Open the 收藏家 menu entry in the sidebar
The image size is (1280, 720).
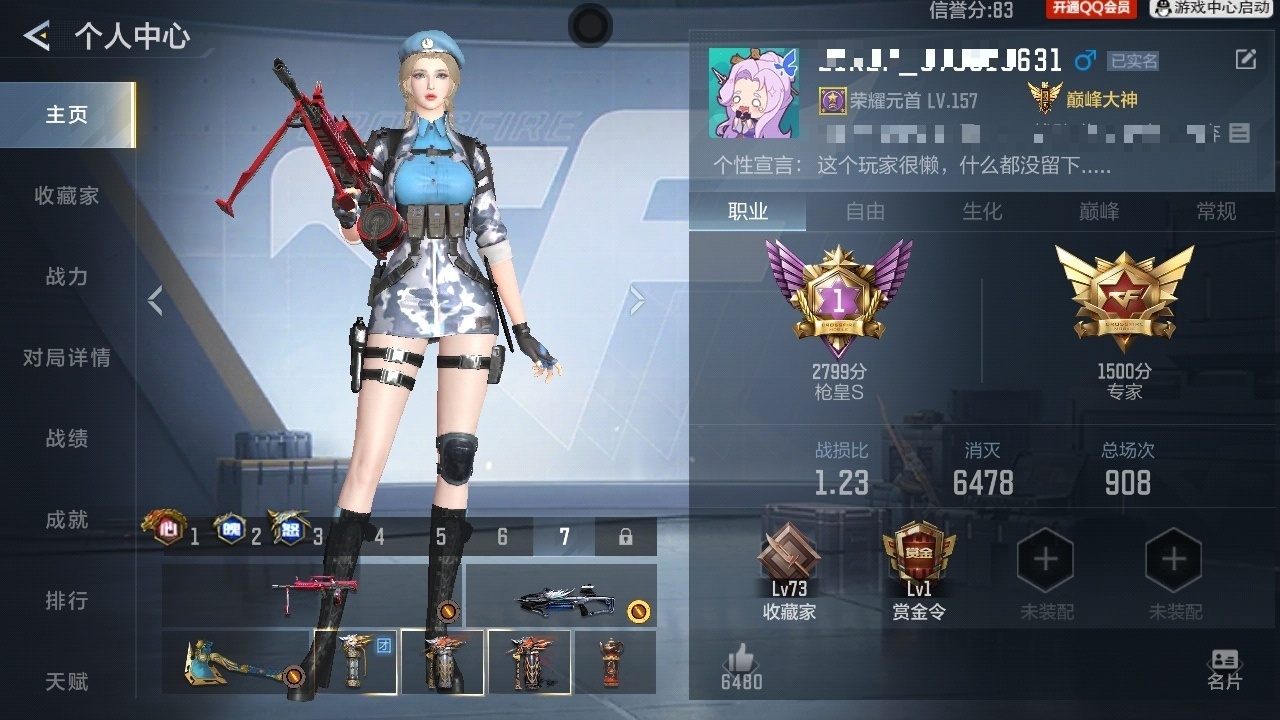click(67, 196)
